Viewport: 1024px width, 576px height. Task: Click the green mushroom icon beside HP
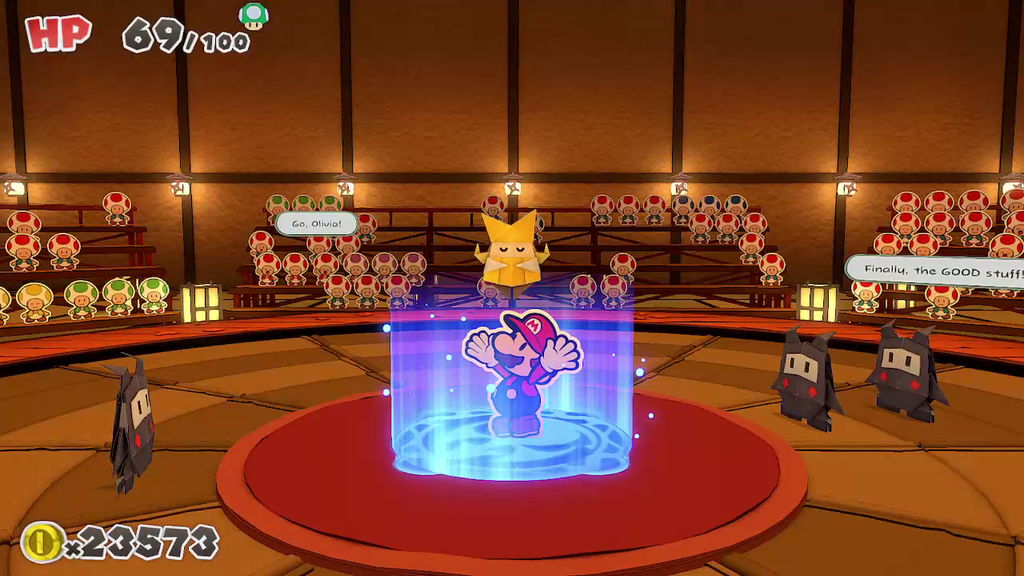[x=254, y=15]
